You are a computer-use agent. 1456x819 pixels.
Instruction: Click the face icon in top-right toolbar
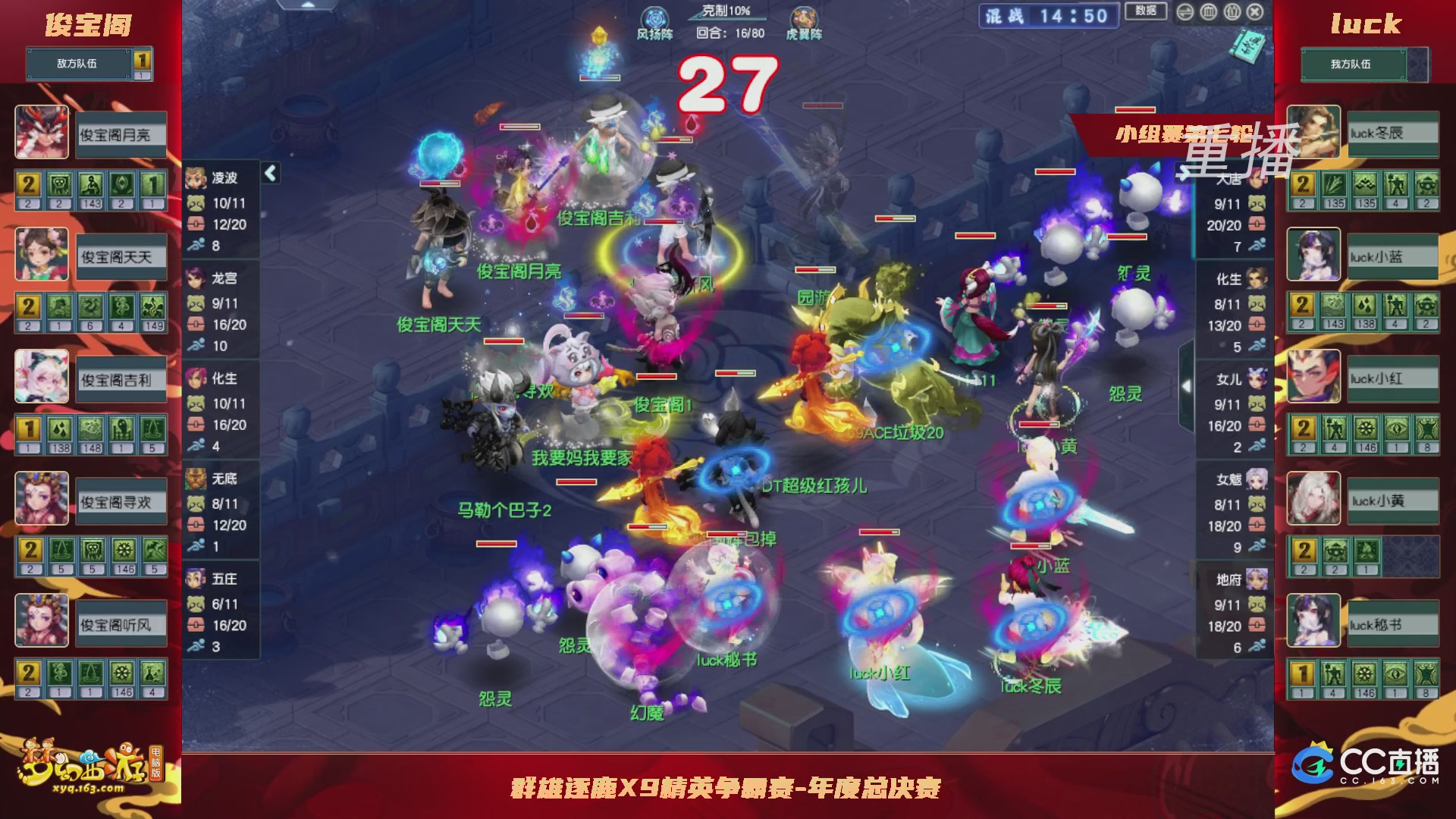coord(1209,12)
